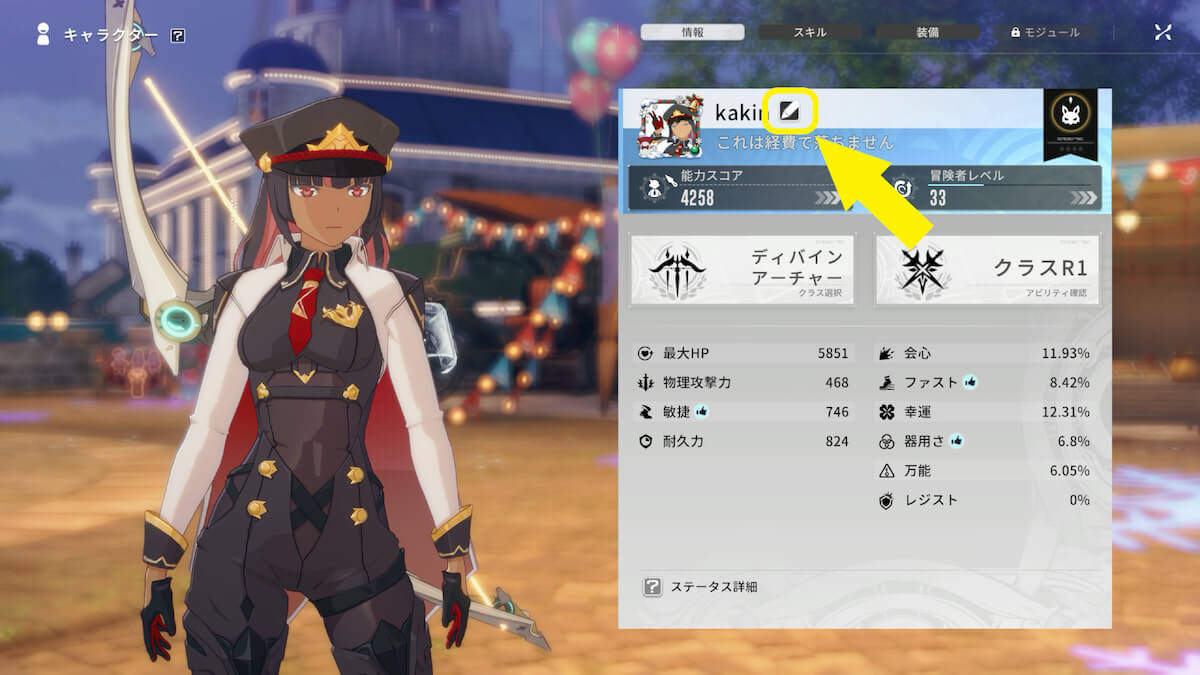
Task: Close the character screen
Action: (1162, 32)
